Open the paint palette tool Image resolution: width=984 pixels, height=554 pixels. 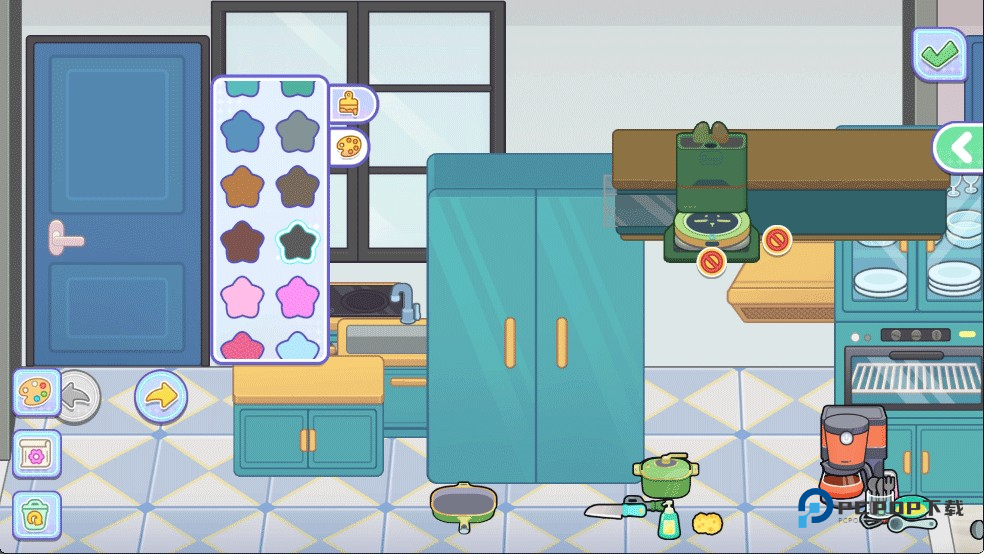coord(37,392)
